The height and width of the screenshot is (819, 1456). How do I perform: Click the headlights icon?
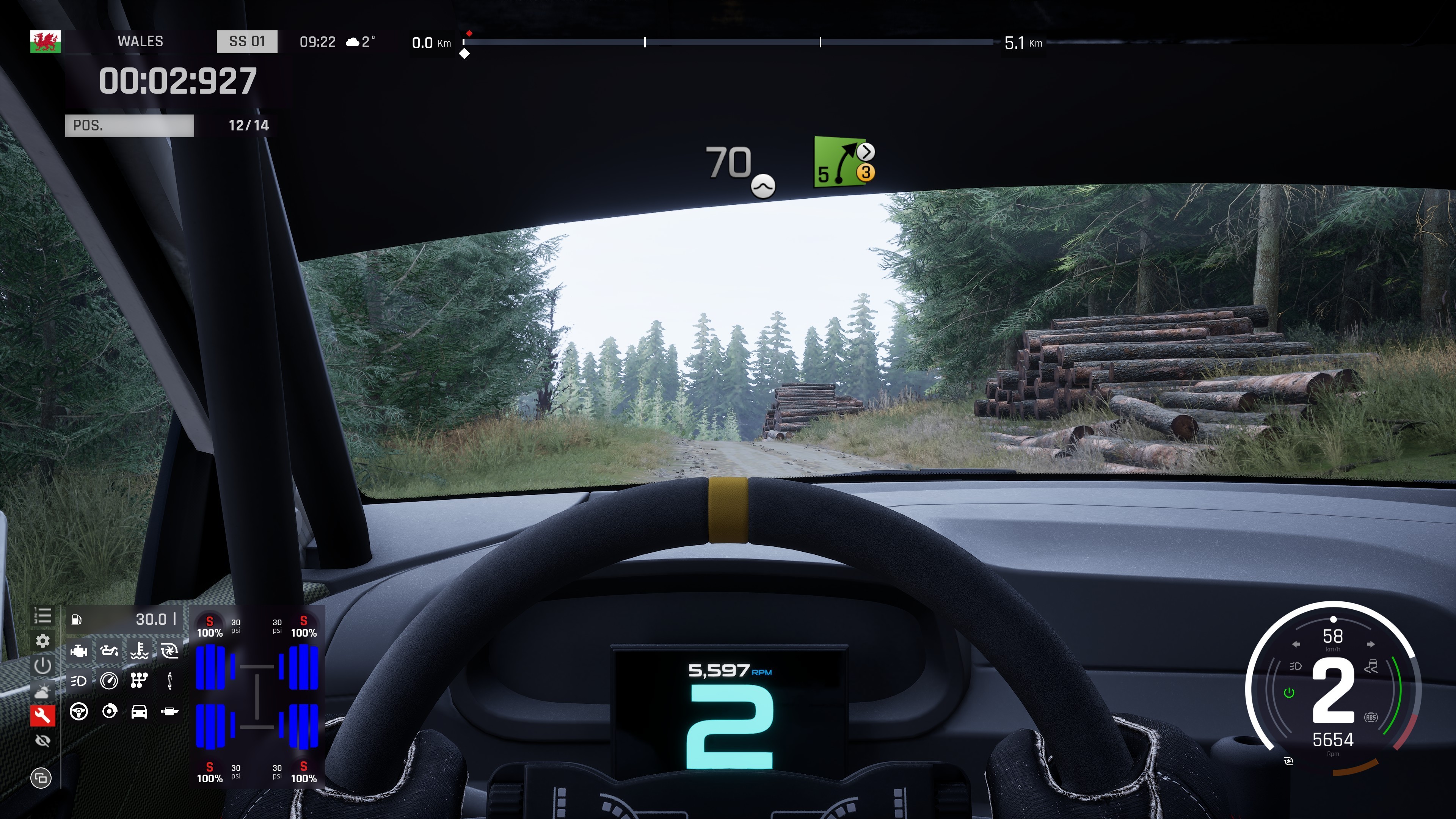(x=78, y=681)
